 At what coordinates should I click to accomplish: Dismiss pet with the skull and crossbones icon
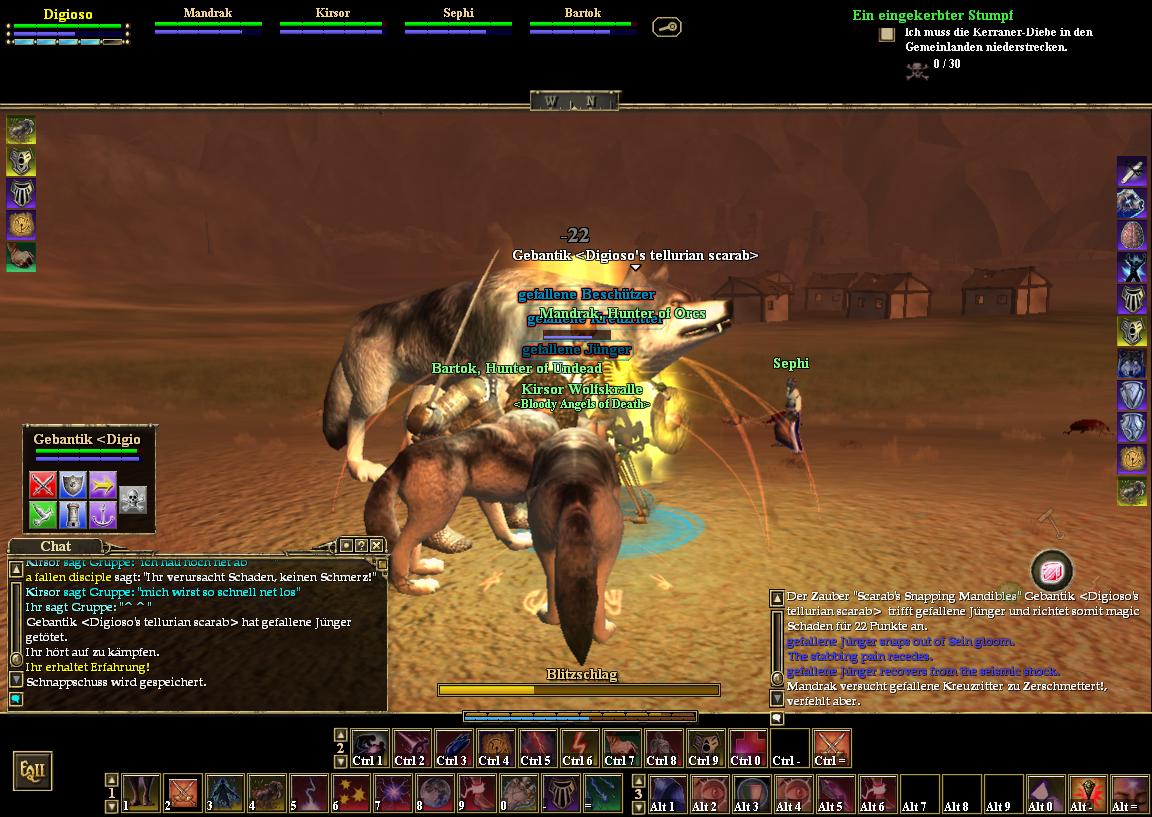point(133,499)
